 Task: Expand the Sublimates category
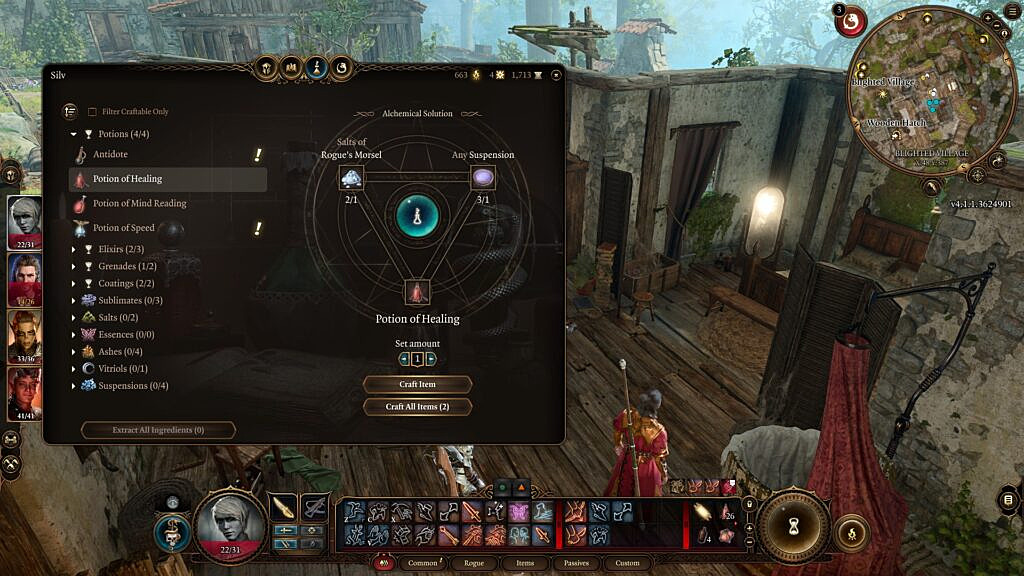point(130,300)
